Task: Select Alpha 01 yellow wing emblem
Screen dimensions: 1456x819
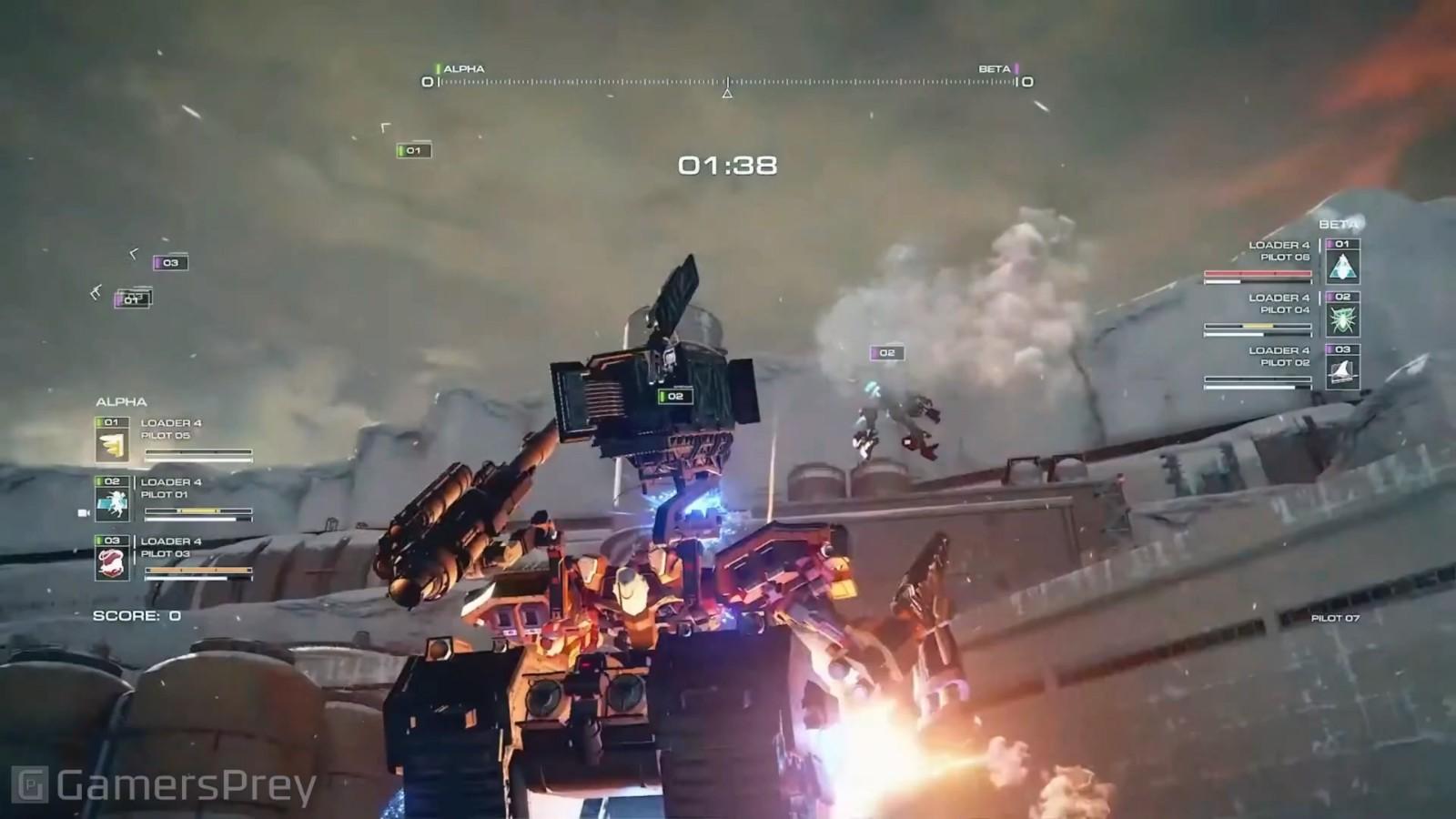Action: pyautogui.click(x=112, y=446)
